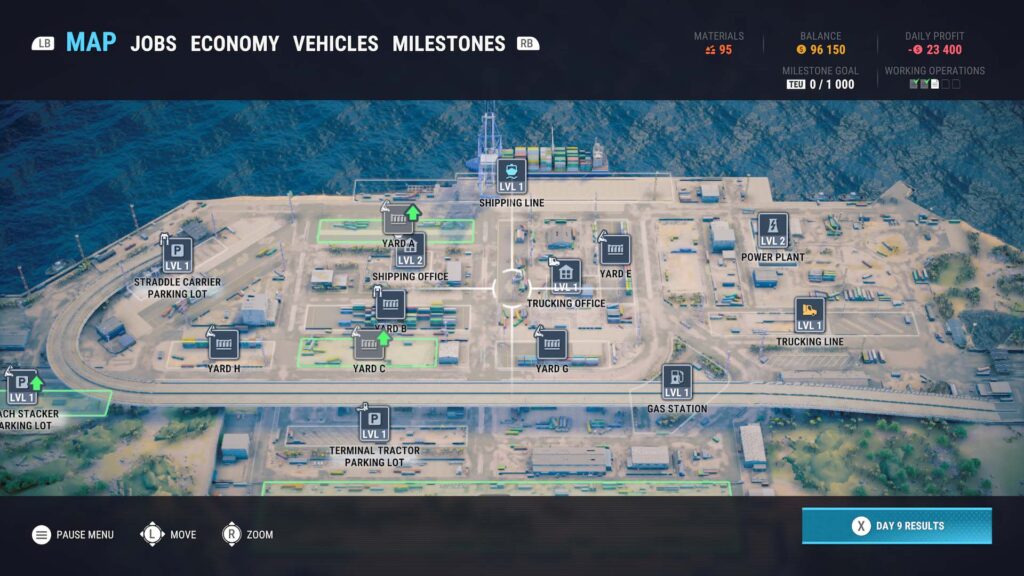This screenshot has width=1024, height=576.
Task: Open the Gas Station marker
Action: coord(677,382)
